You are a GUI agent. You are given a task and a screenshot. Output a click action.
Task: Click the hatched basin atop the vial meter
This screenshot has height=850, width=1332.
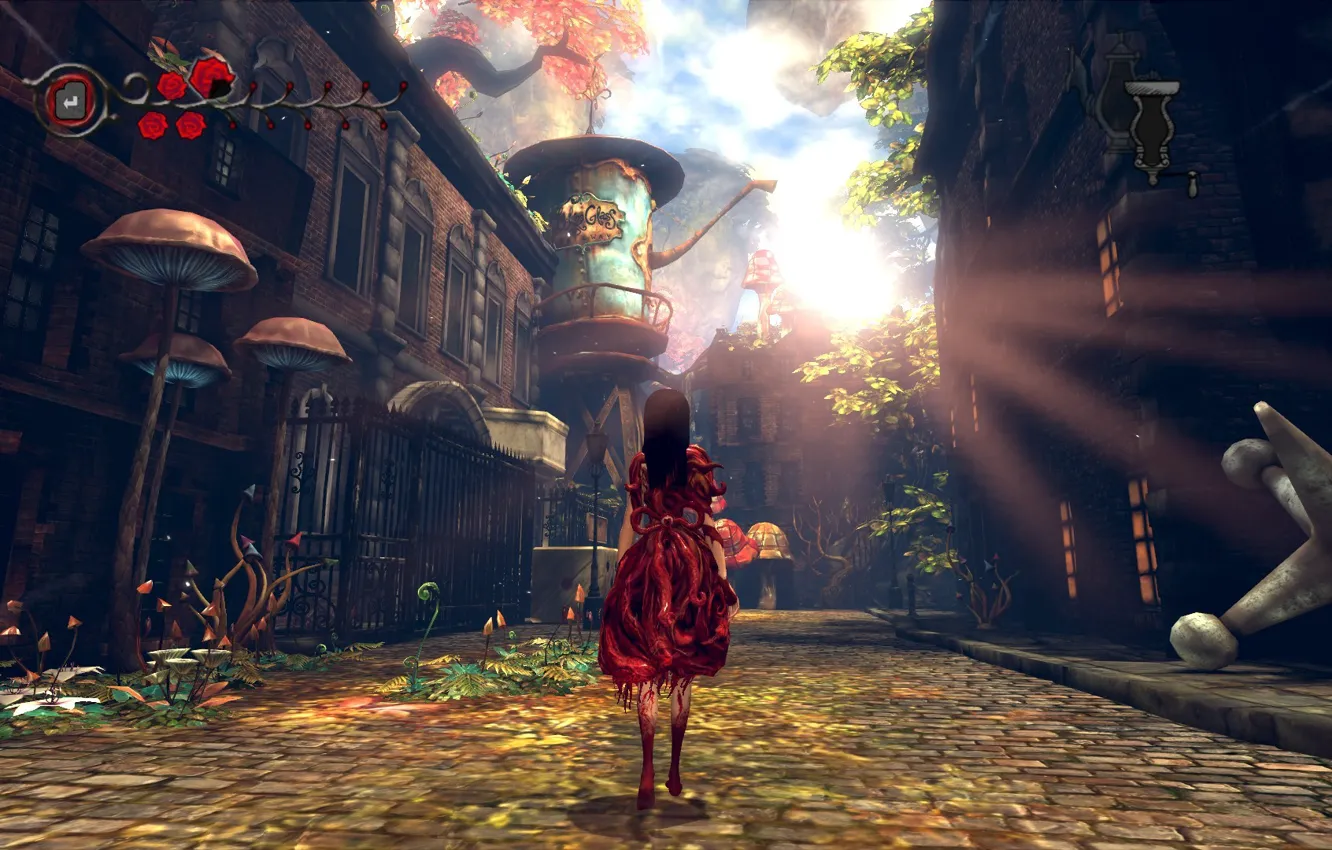(1152, 88)
